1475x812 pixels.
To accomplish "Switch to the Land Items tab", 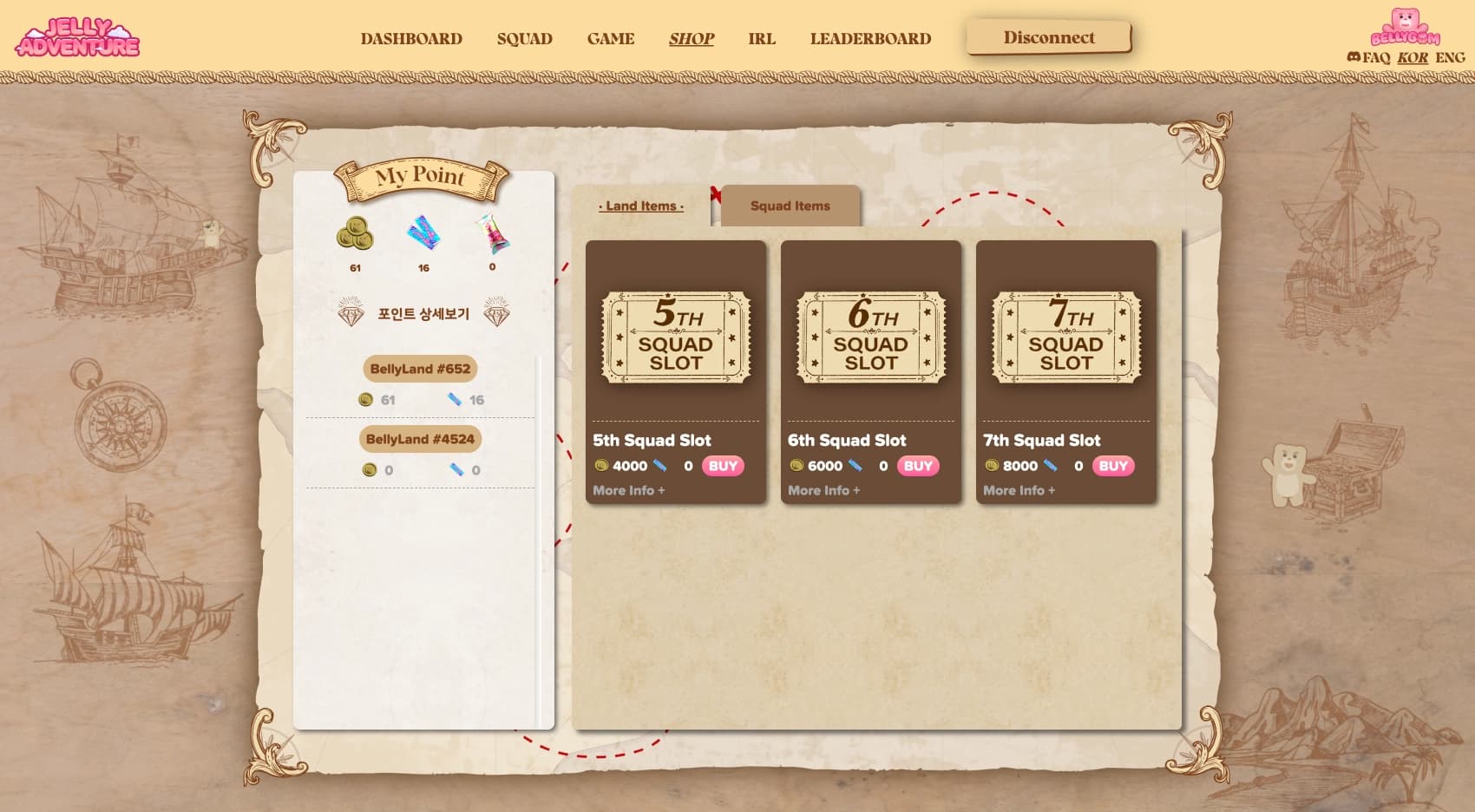I will point(642,206).
